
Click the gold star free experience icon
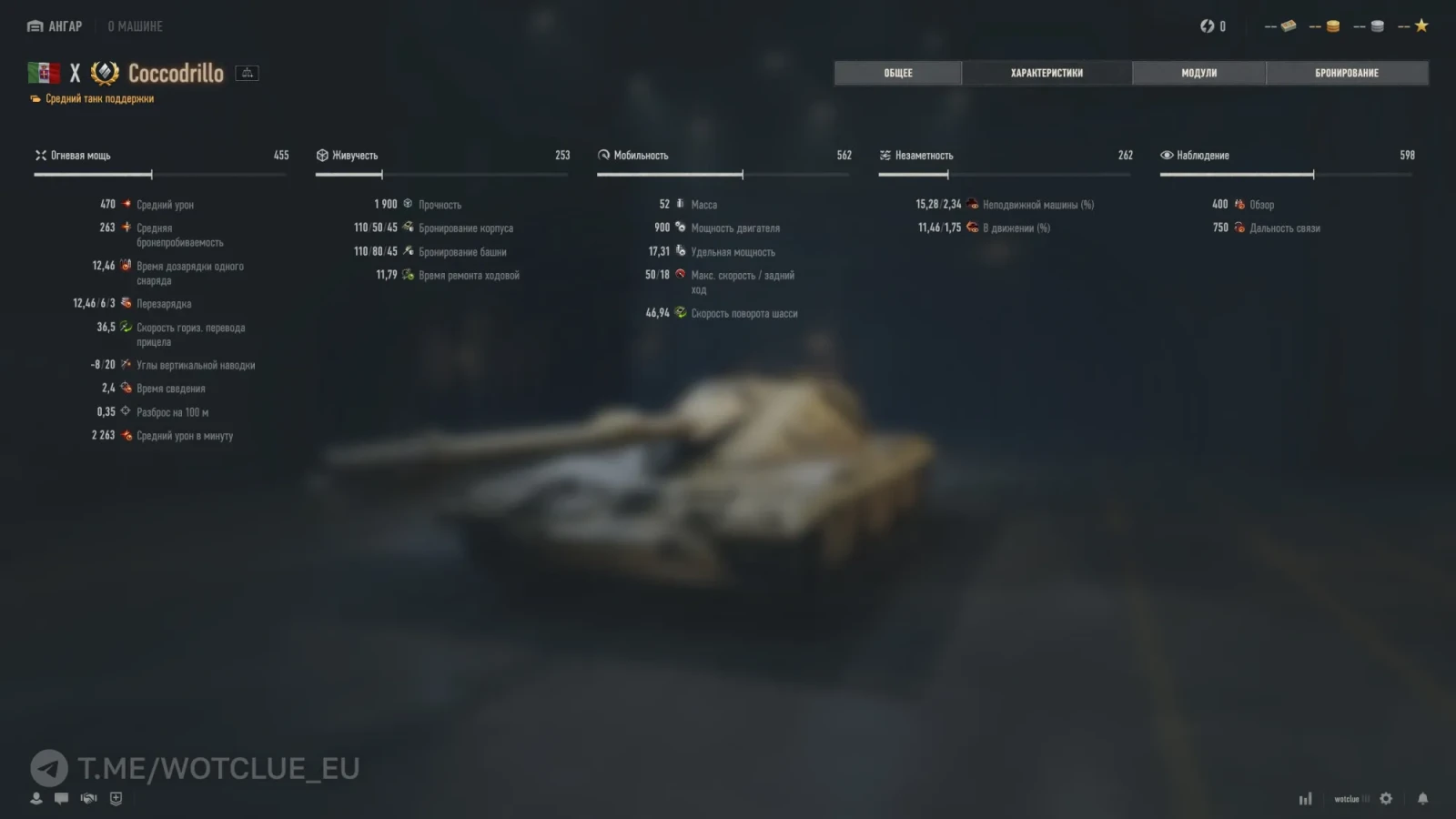1421,26
